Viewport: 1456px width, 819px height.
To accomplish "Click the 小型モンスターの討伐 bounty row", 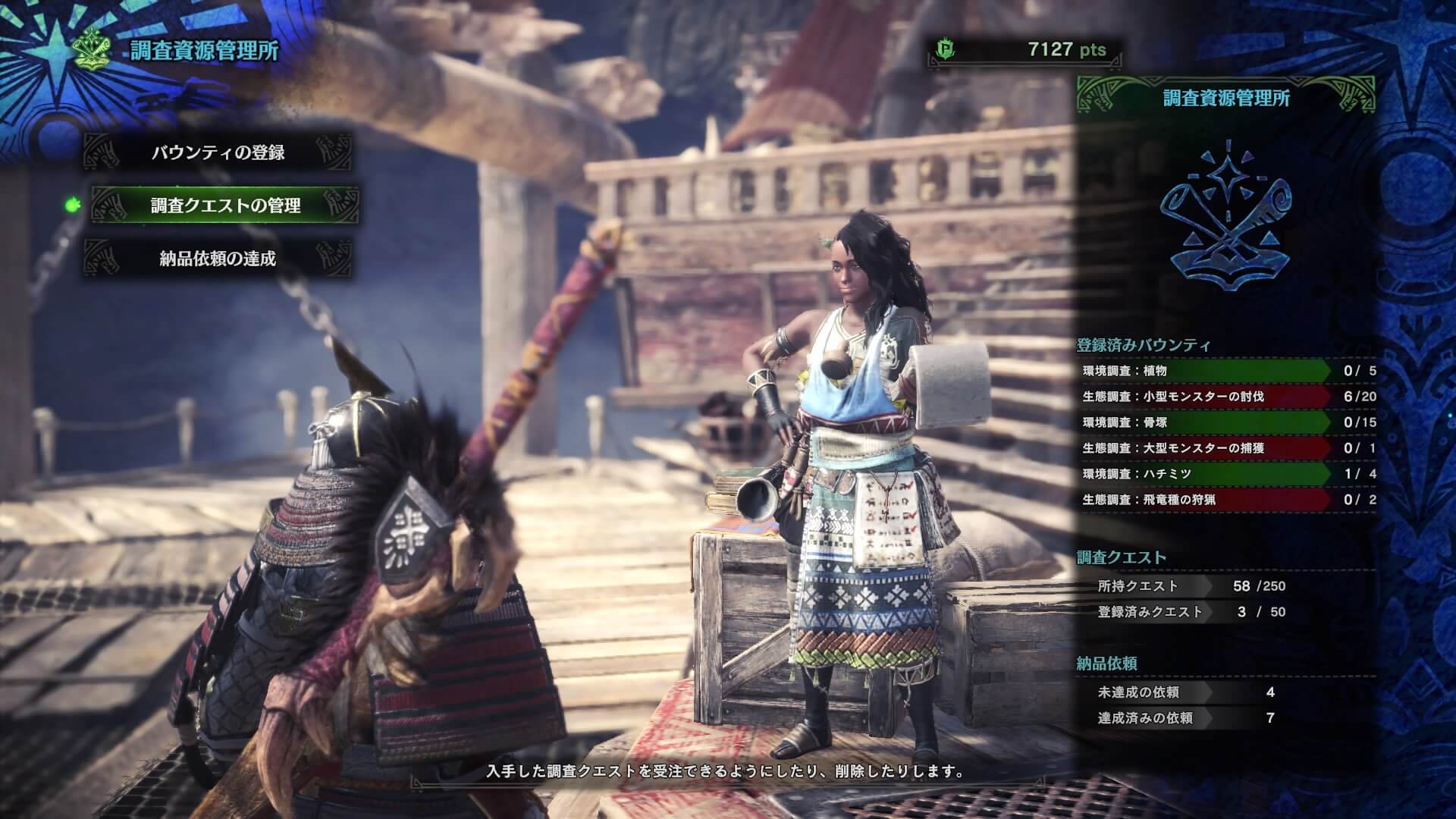I will 1206,397.
